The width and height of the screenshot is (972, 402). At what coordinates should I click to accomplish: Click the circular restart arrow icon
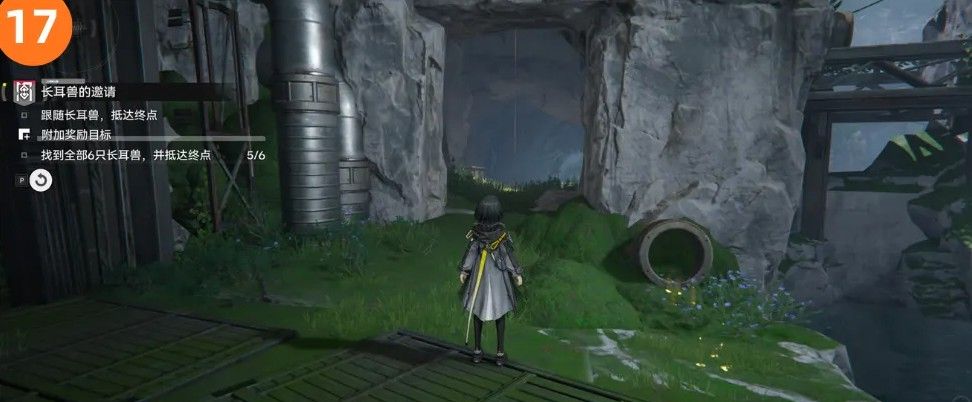[x=40, y=180]
